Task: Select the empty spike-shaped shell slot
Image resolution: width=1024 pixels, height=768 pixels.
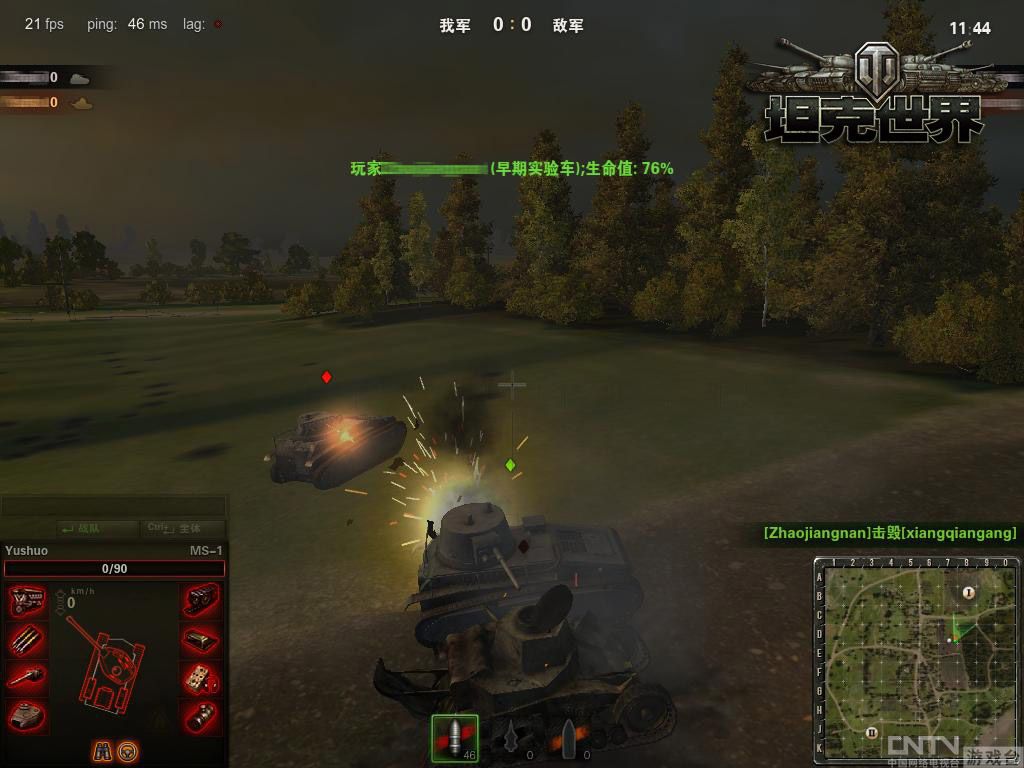Action: coord(512,738)
